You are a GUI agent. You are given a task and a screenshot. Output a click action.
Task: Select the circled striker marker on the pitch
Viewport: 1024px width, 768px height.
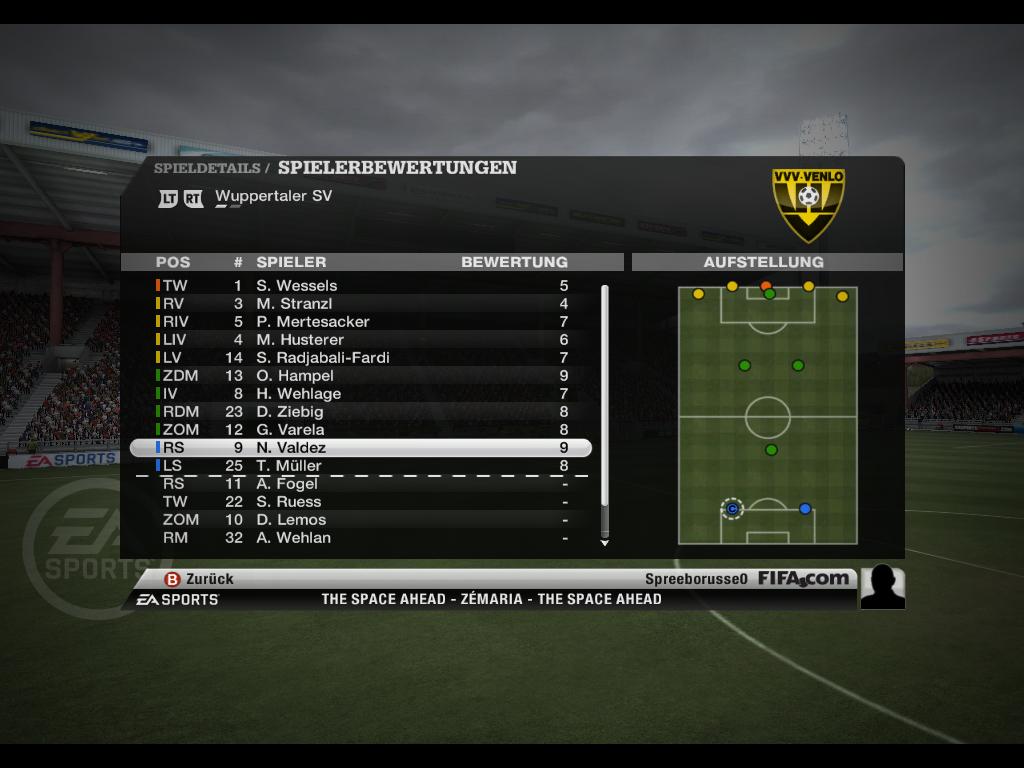click(x=732, y=509)
